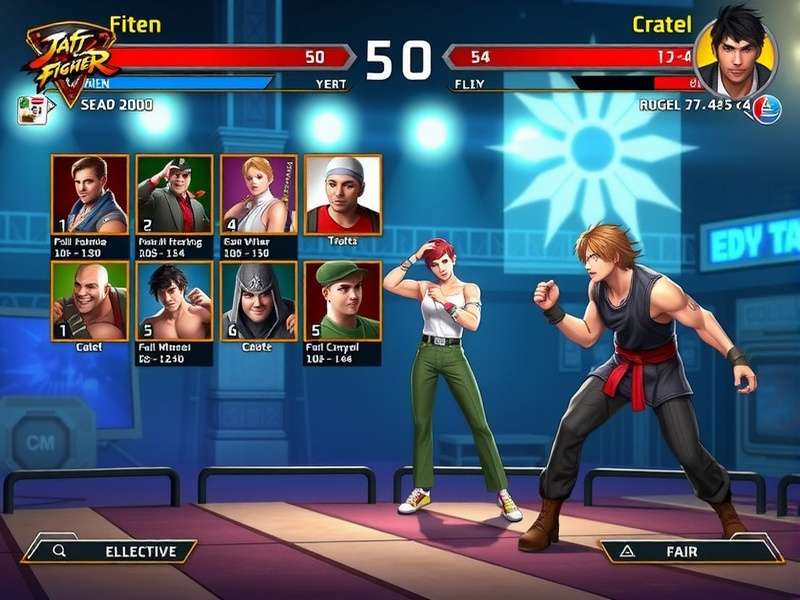
Task: Click the round icon next to RUGEL
Action: 766,107
